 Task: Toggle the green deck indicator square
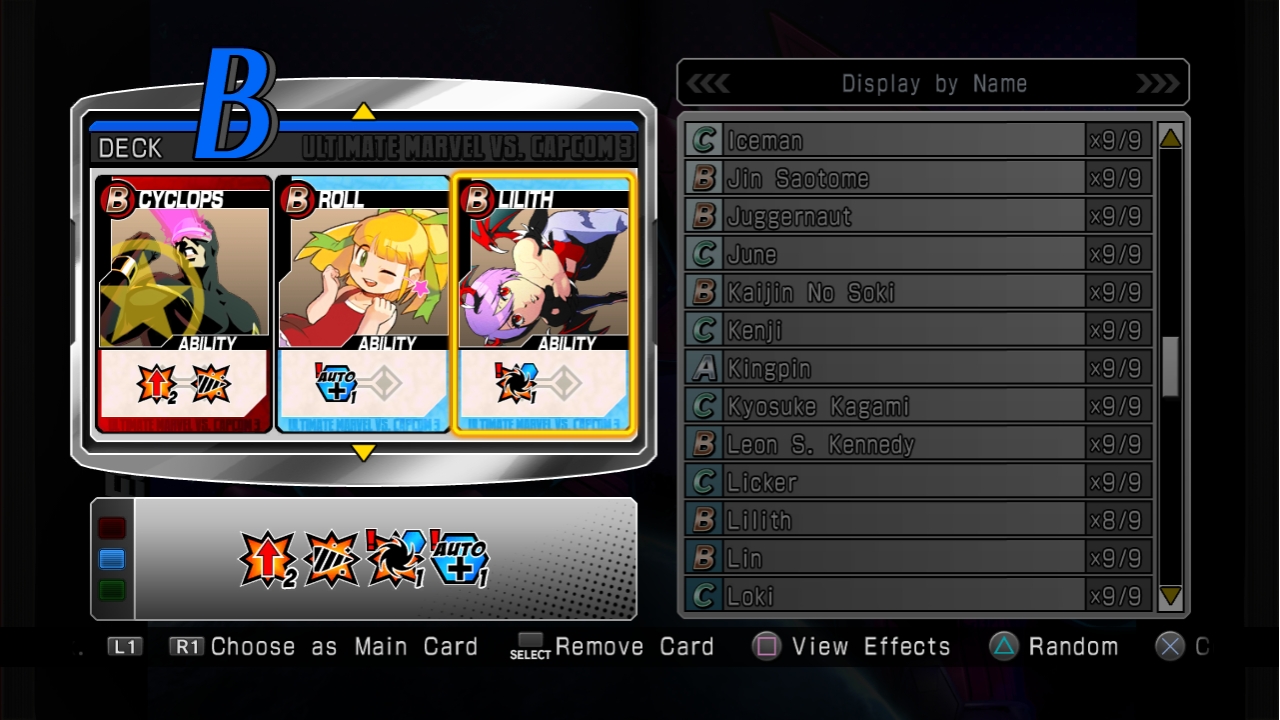click(111, 589)
